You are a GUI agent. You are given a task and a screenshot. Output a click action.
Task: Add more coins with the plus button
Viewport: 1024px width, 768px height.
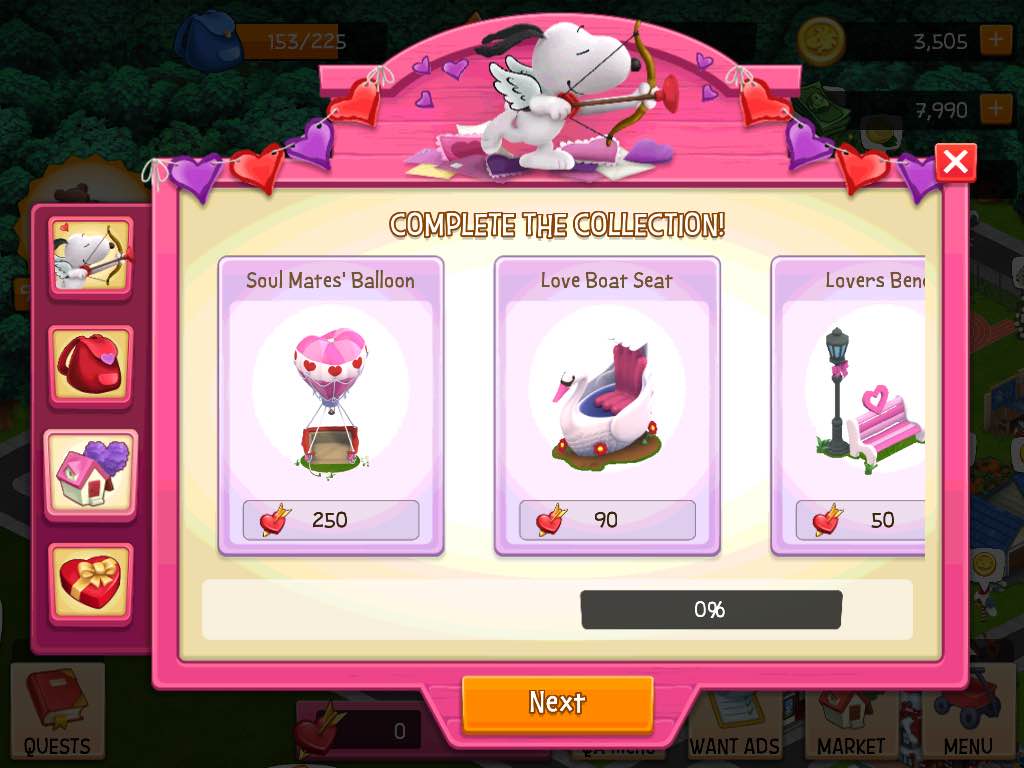(995, 41)
